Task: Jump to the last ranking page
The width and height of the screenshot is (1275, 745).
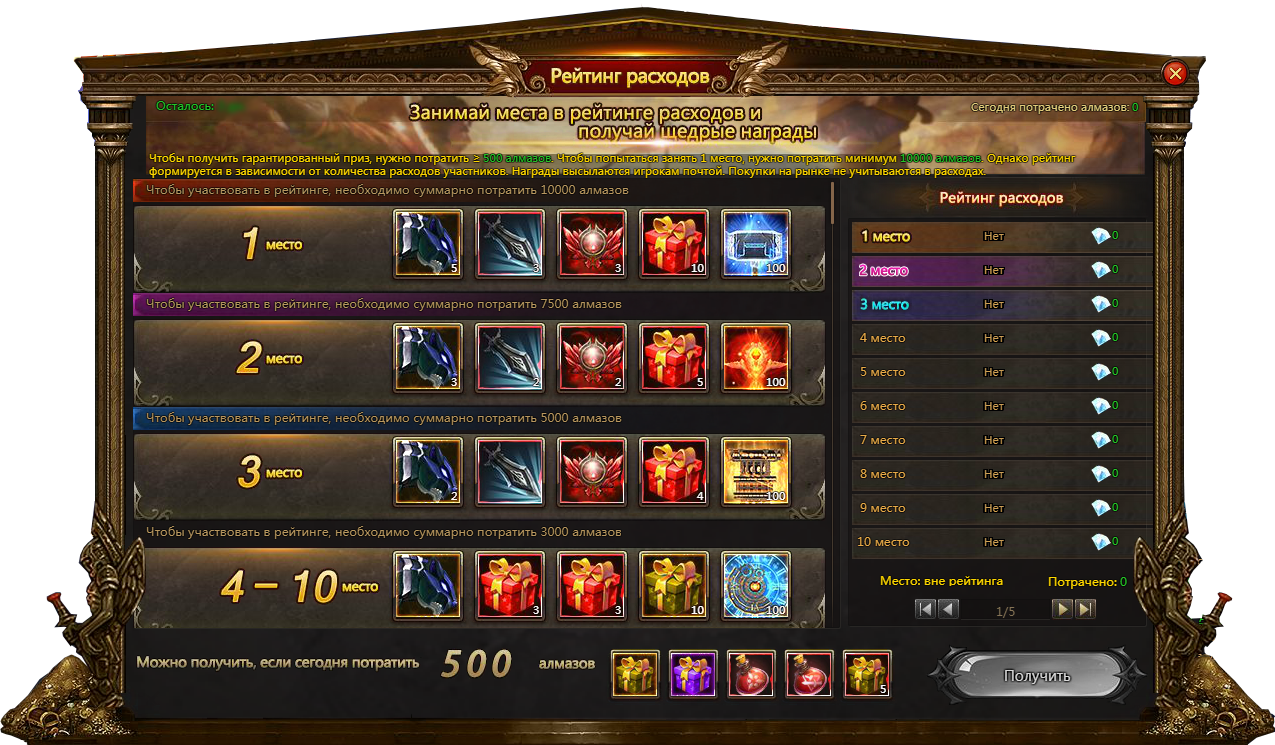Action: click(1085, 609)
